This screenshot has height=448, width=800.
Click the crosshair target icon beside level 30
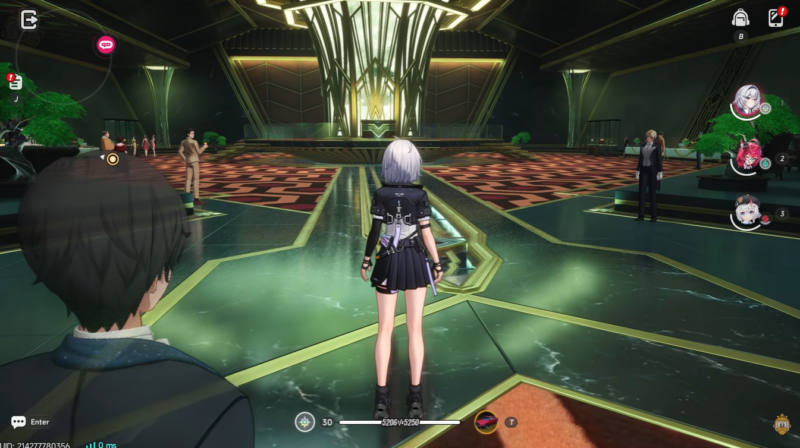(x=305, y=422)
